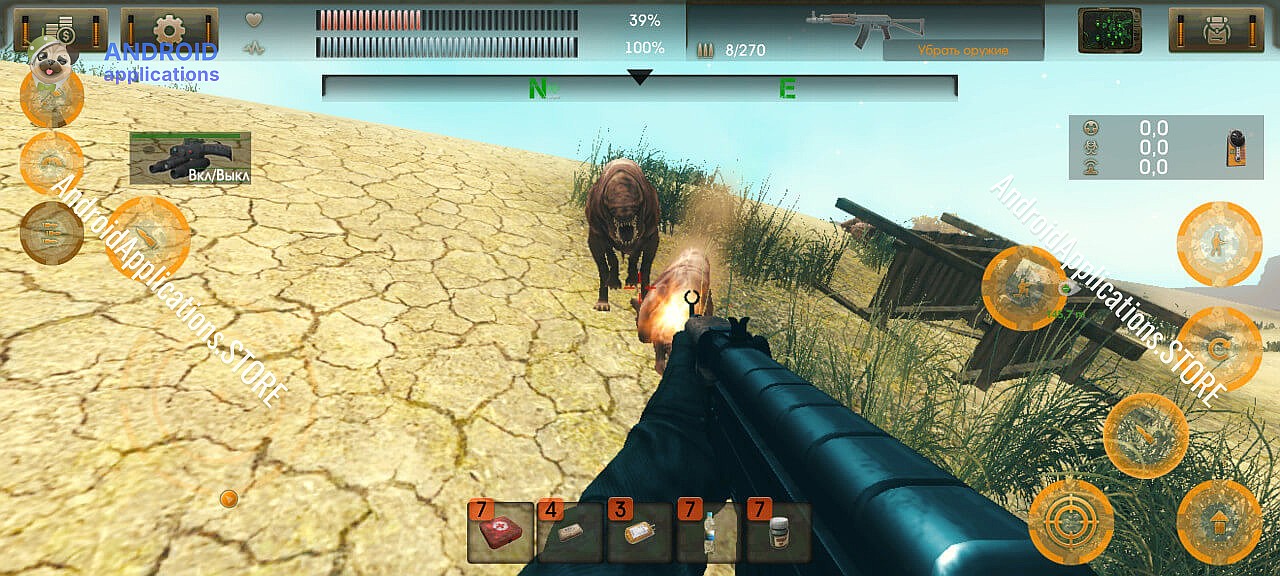Use the water bottle hotbar slot
Image resolution: width=1280 pixels, height=576 pixels.
(x=710, y=532)
